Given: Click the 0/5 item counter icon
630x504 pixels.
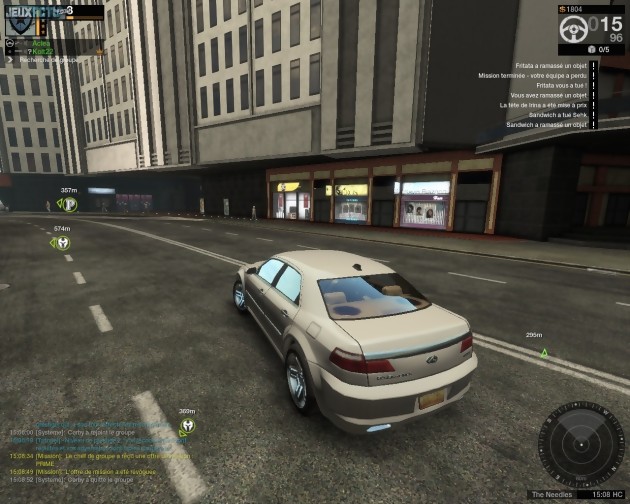Looking at the screenshot, I should pos(591,49).
